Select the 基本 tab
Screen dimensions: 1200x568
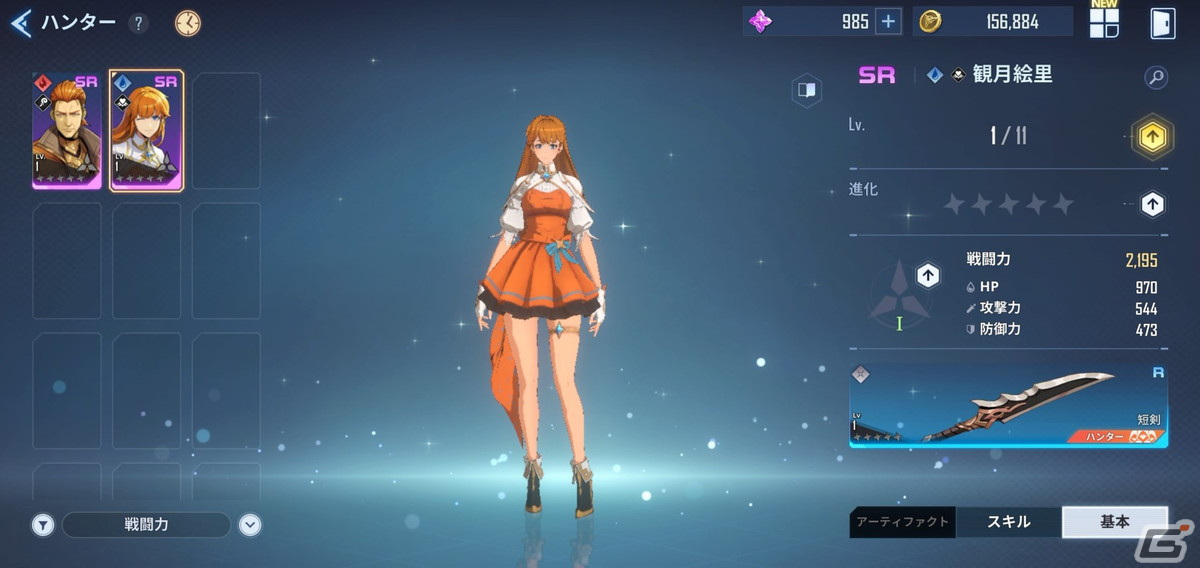click(1114, 522)
